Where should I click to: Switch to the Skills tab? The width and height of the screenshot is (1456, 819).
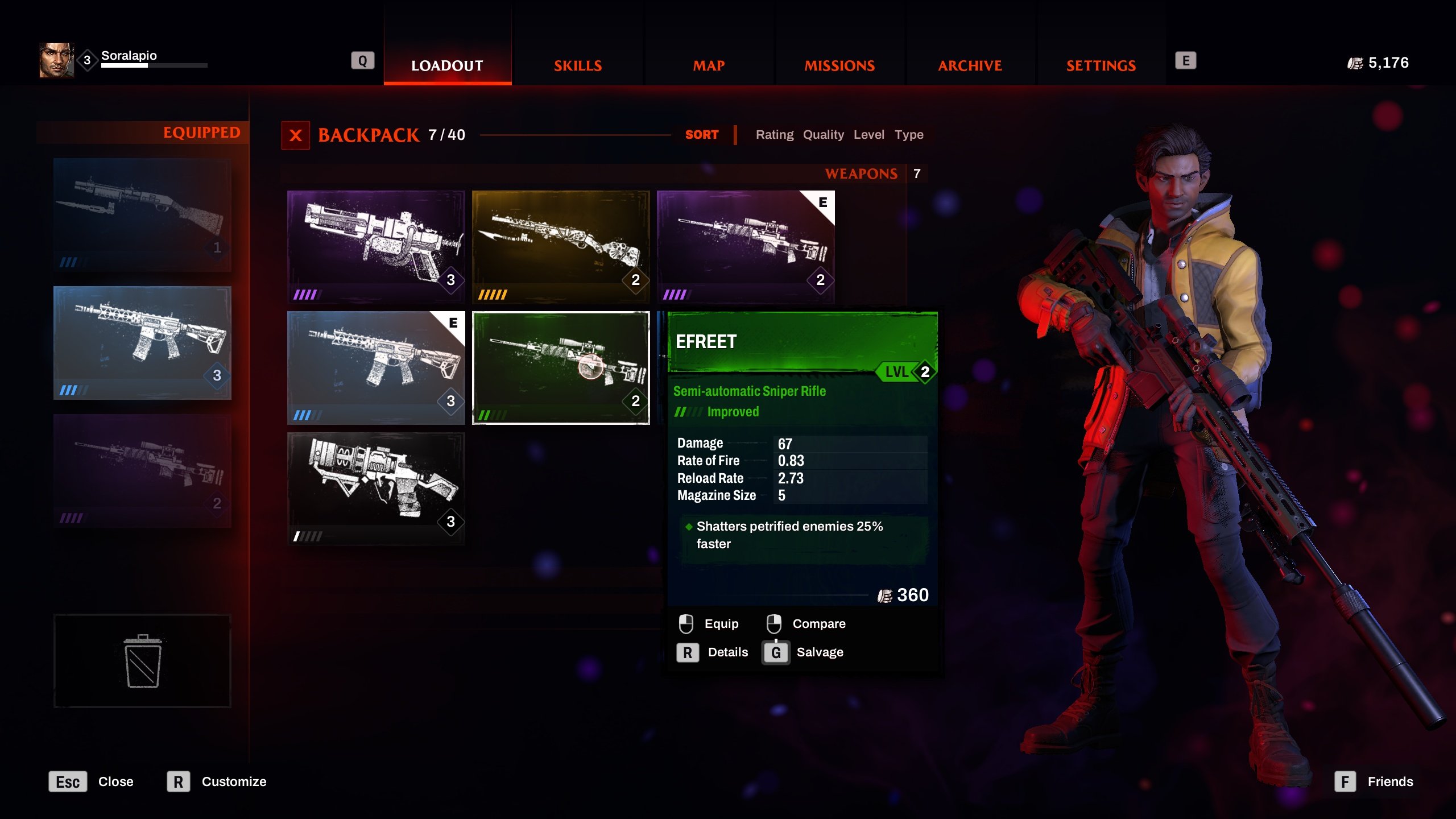578,65
